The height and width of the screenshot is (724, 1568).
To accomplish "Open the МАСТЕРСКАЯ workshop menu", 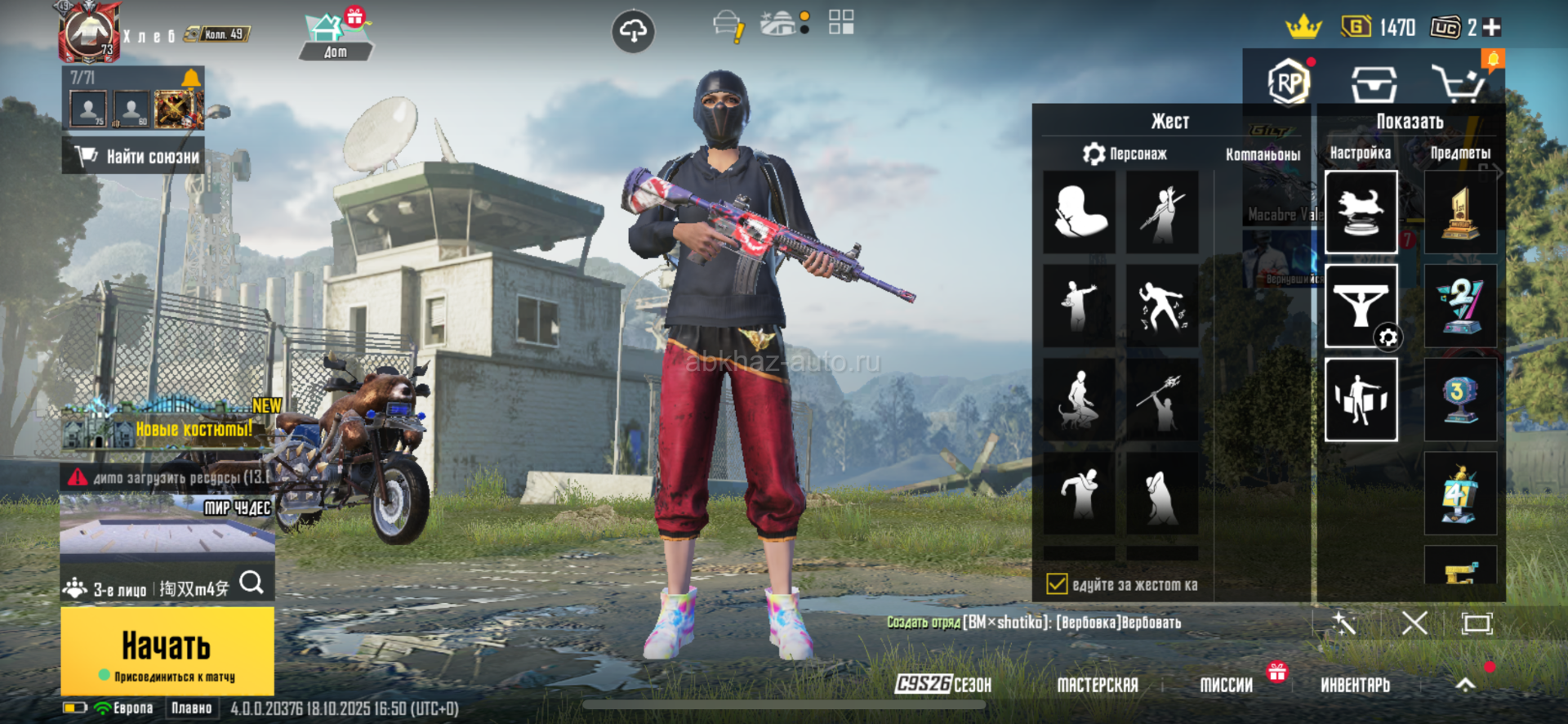I will click(1097, 685).
